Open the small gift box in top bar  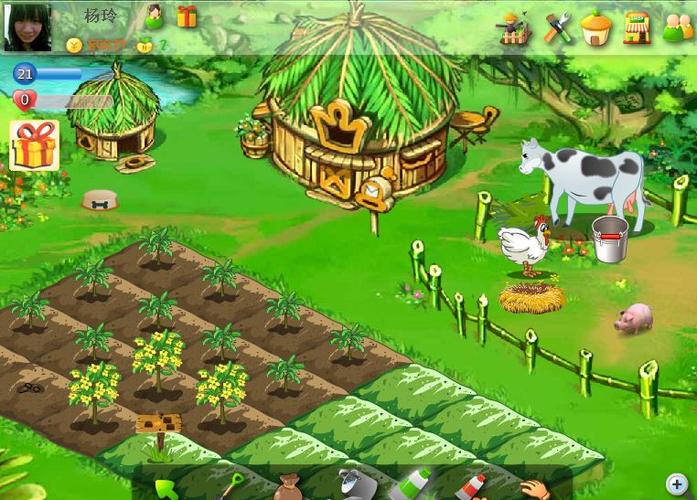[187, 16]
